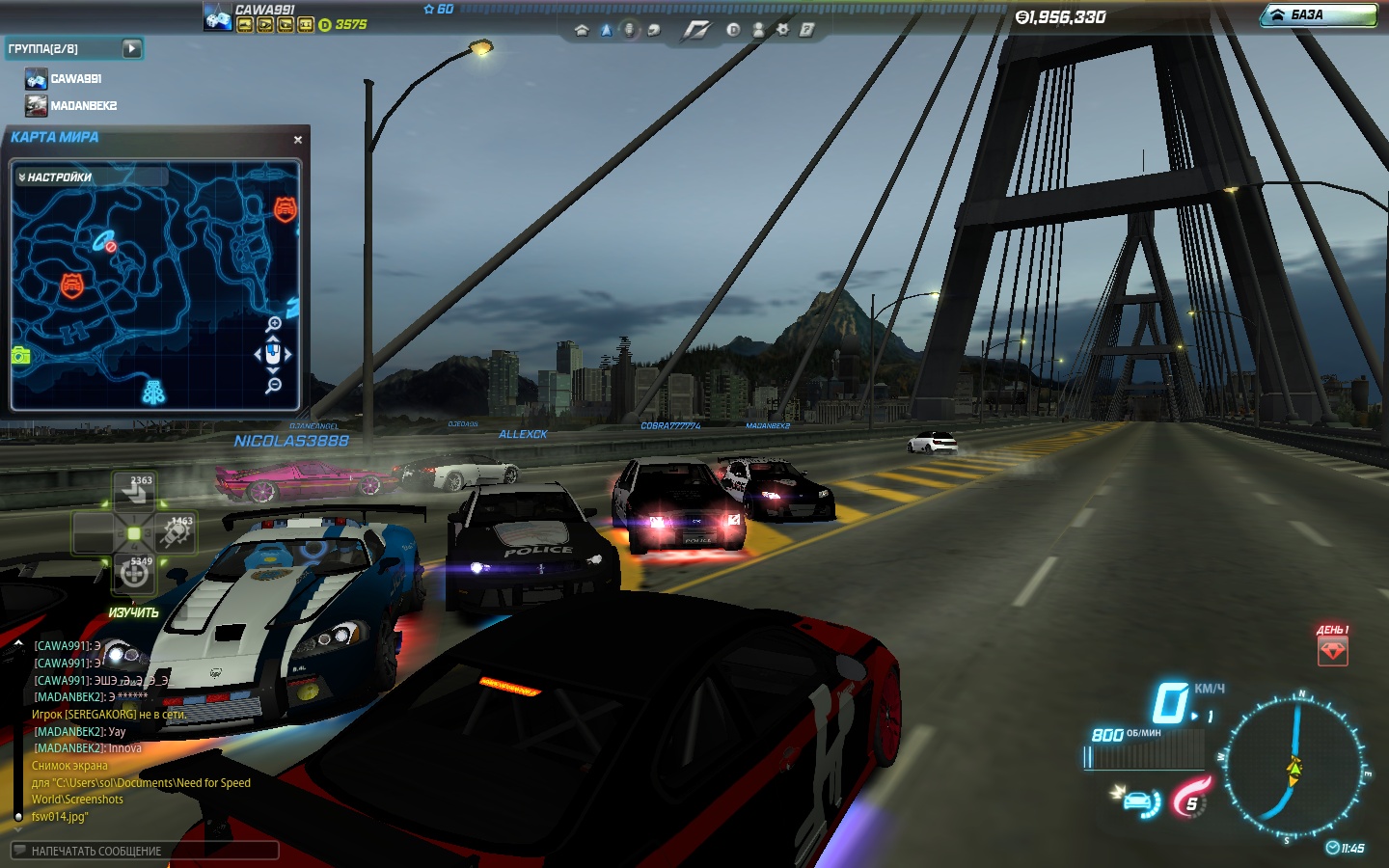This screenshot has height=868, width=1389.
Task: Open the home icon in top toolbar
Action: click(582, 30)
